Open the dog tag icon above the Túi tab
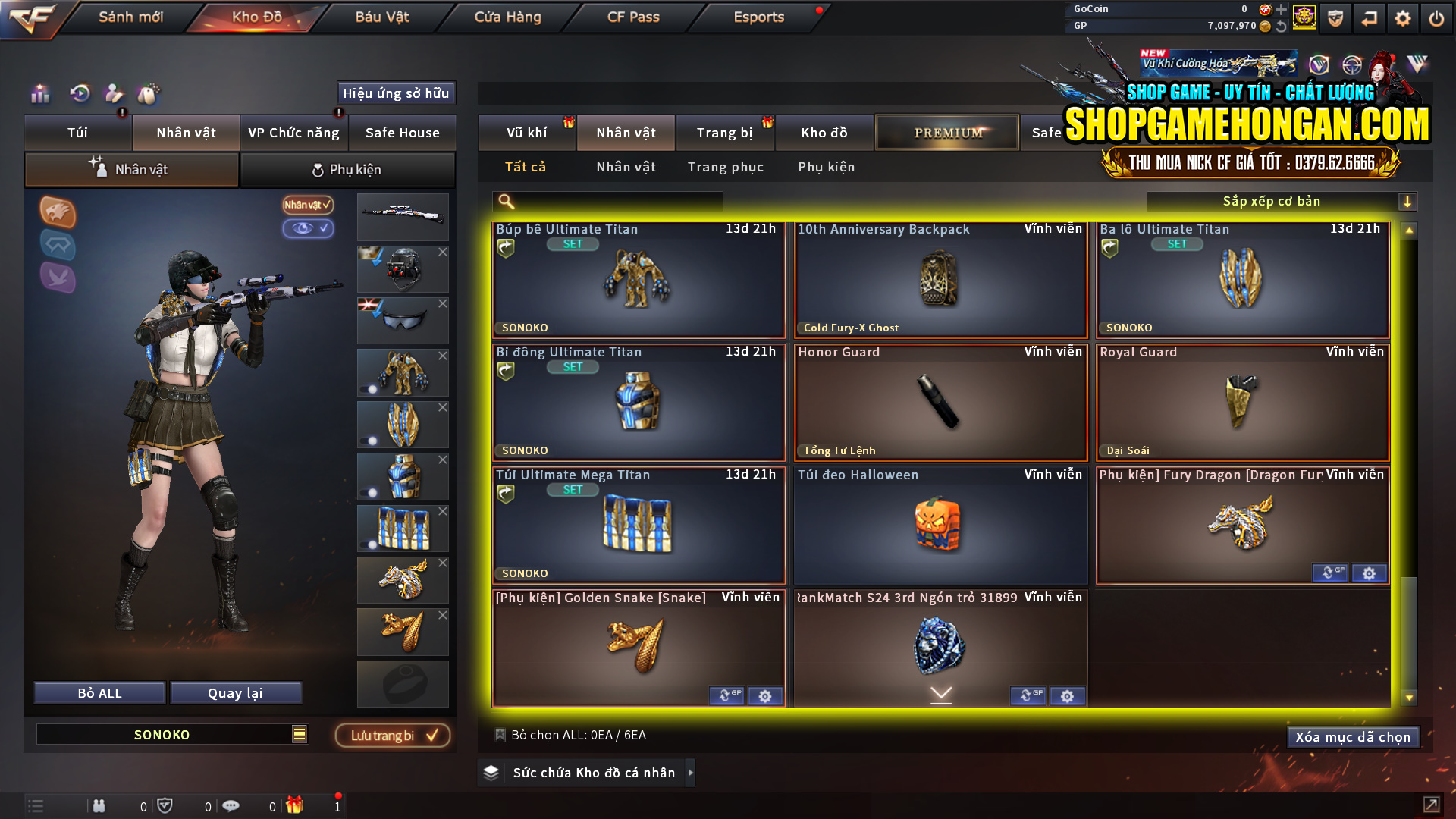Viewport: 1456px width, 819px height. (149, 95)
